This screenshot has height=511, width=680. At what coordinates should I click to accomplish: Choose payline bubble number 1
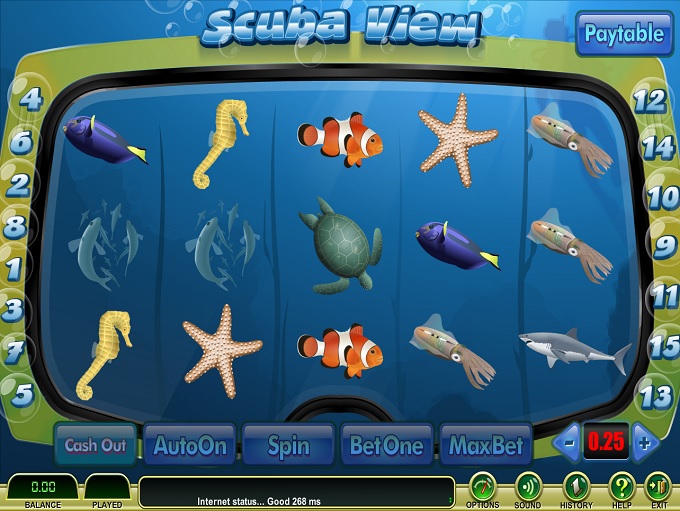click(x=14, y=268)
